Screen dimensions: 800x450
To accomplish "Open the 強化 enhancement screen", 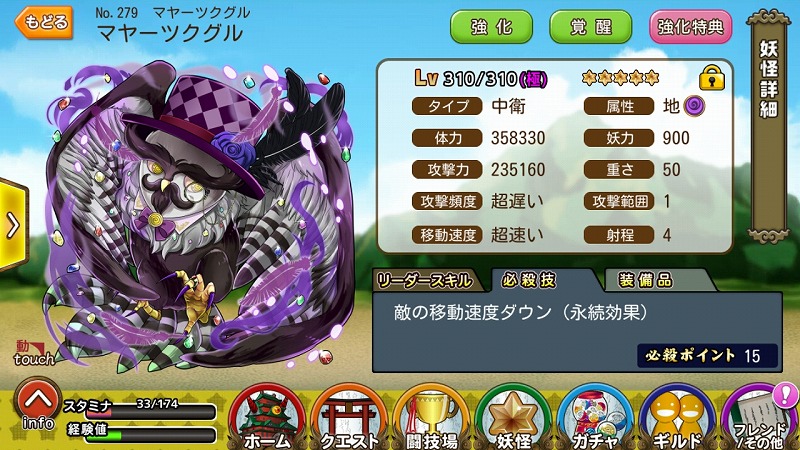I will point(491,26).
